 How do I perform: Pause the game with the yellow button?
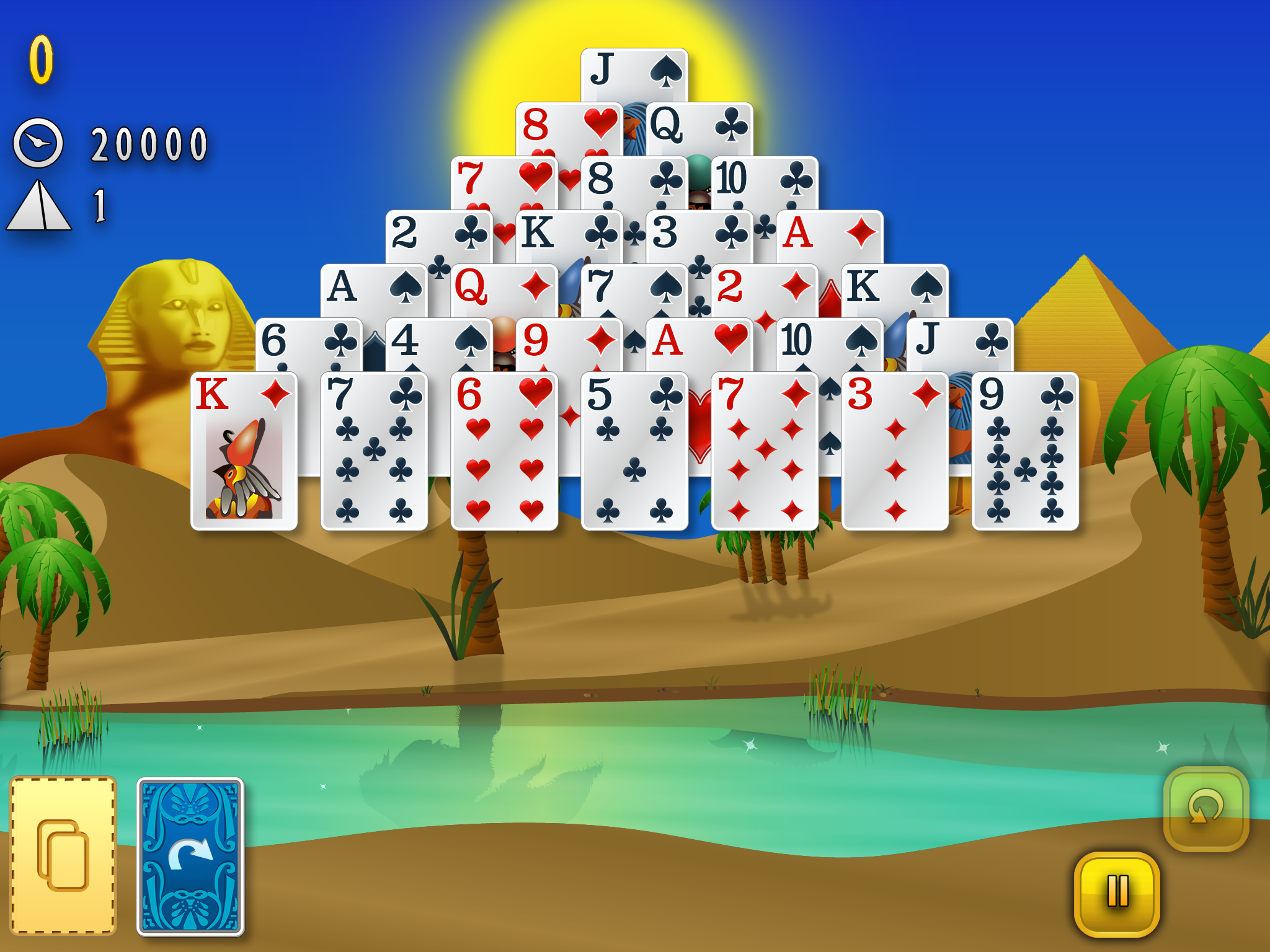point(1117,892)
